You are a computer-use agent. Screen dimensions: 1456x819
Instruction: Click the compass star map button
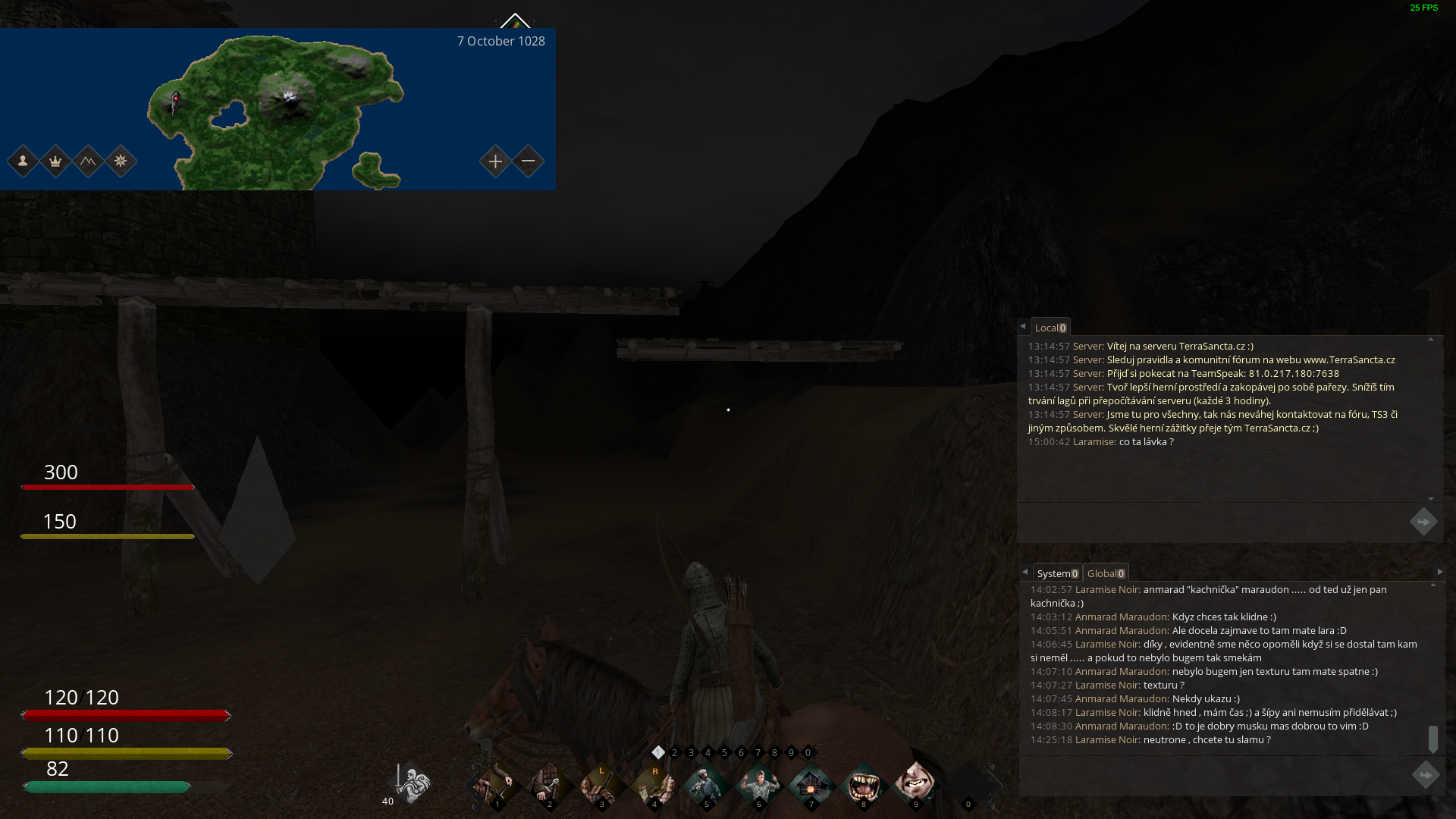pos(121,162)
